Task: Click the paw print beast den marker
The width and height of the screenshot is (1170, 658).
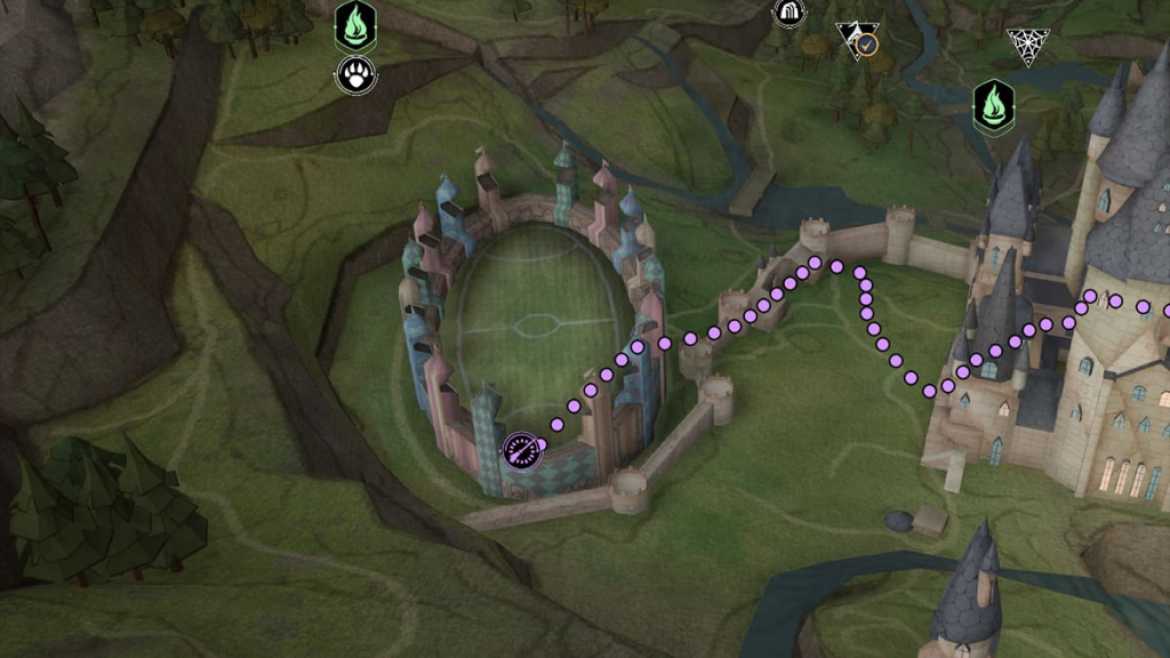Action: tap(355, 76)
